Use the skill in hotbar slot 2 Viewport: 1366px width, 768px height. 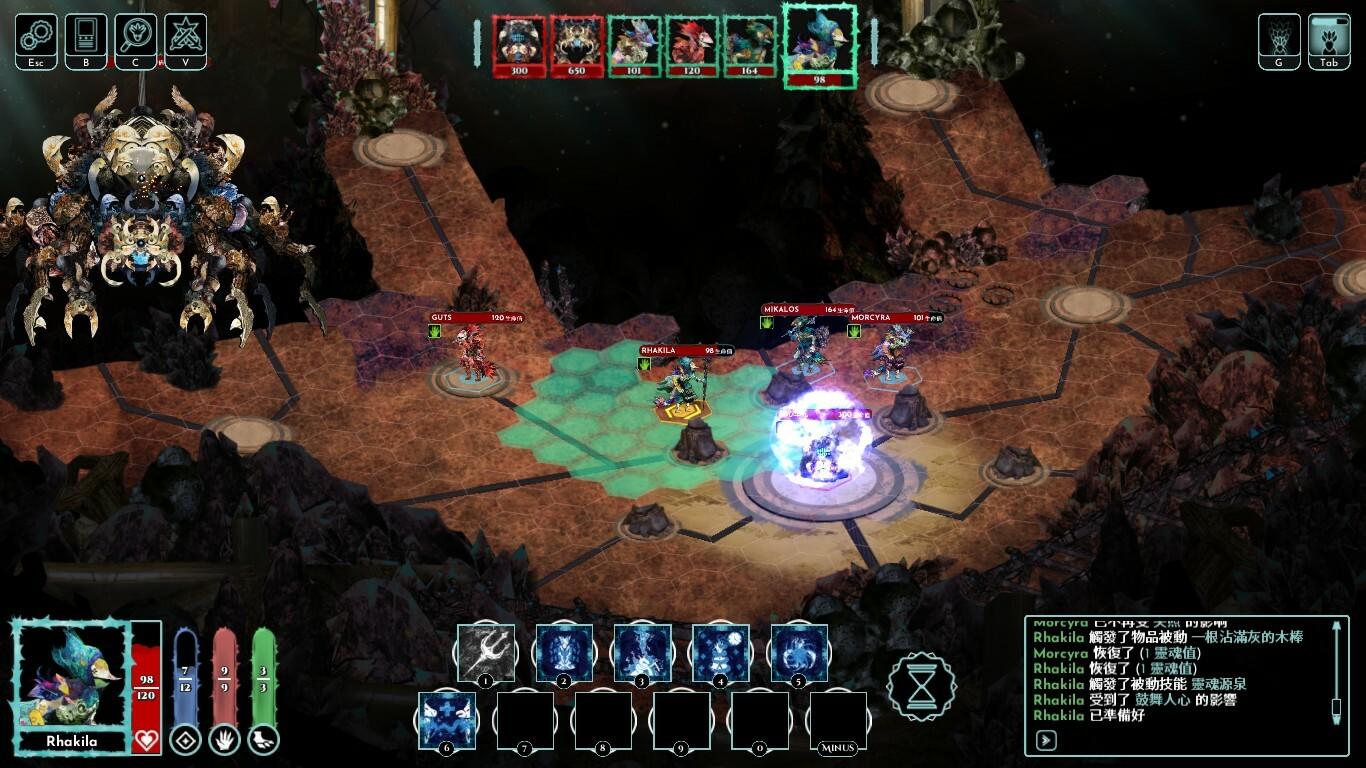click(564, 652)
